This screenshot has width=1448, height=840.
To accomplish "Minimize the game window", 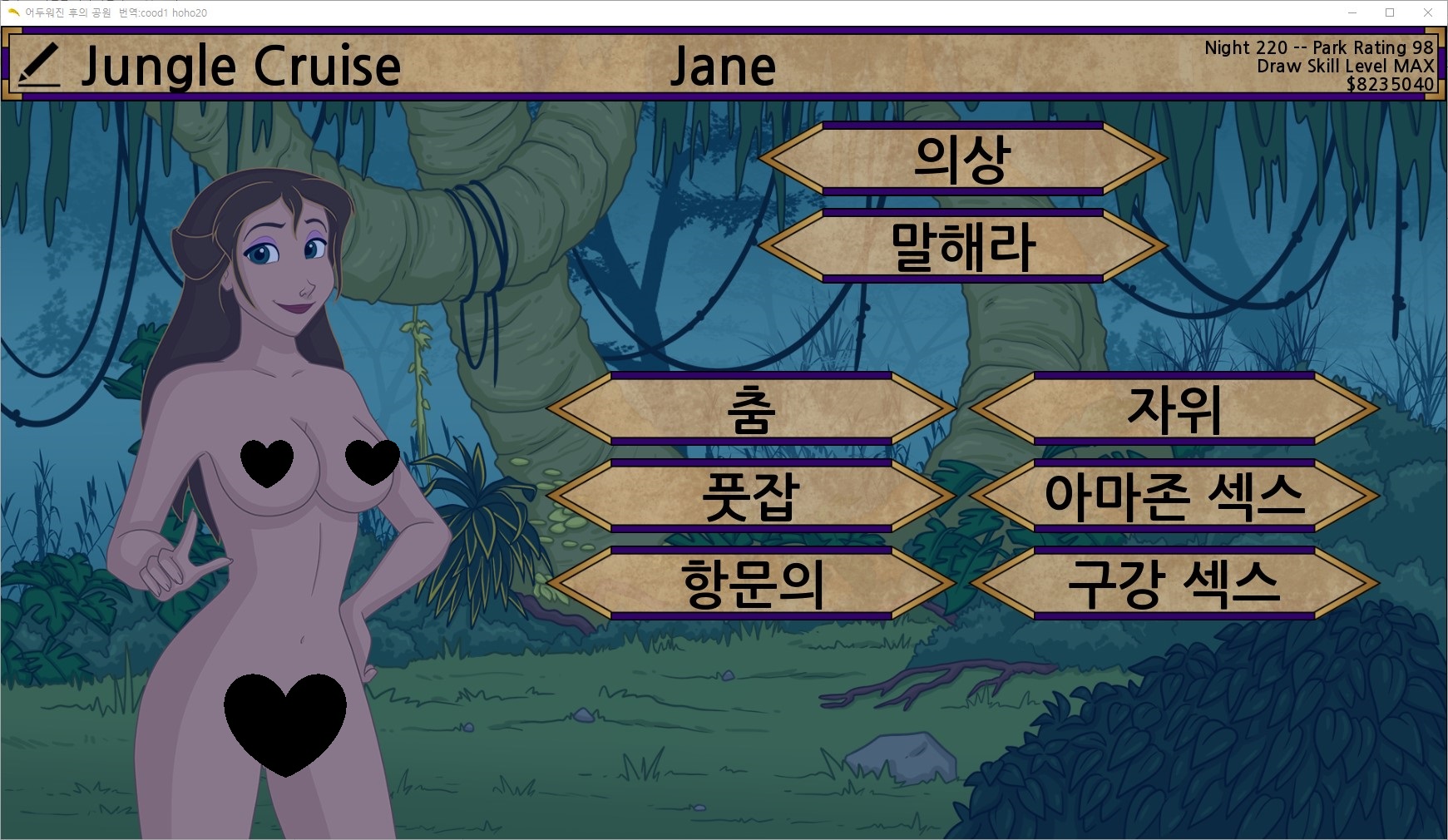I will point(1352,12).
